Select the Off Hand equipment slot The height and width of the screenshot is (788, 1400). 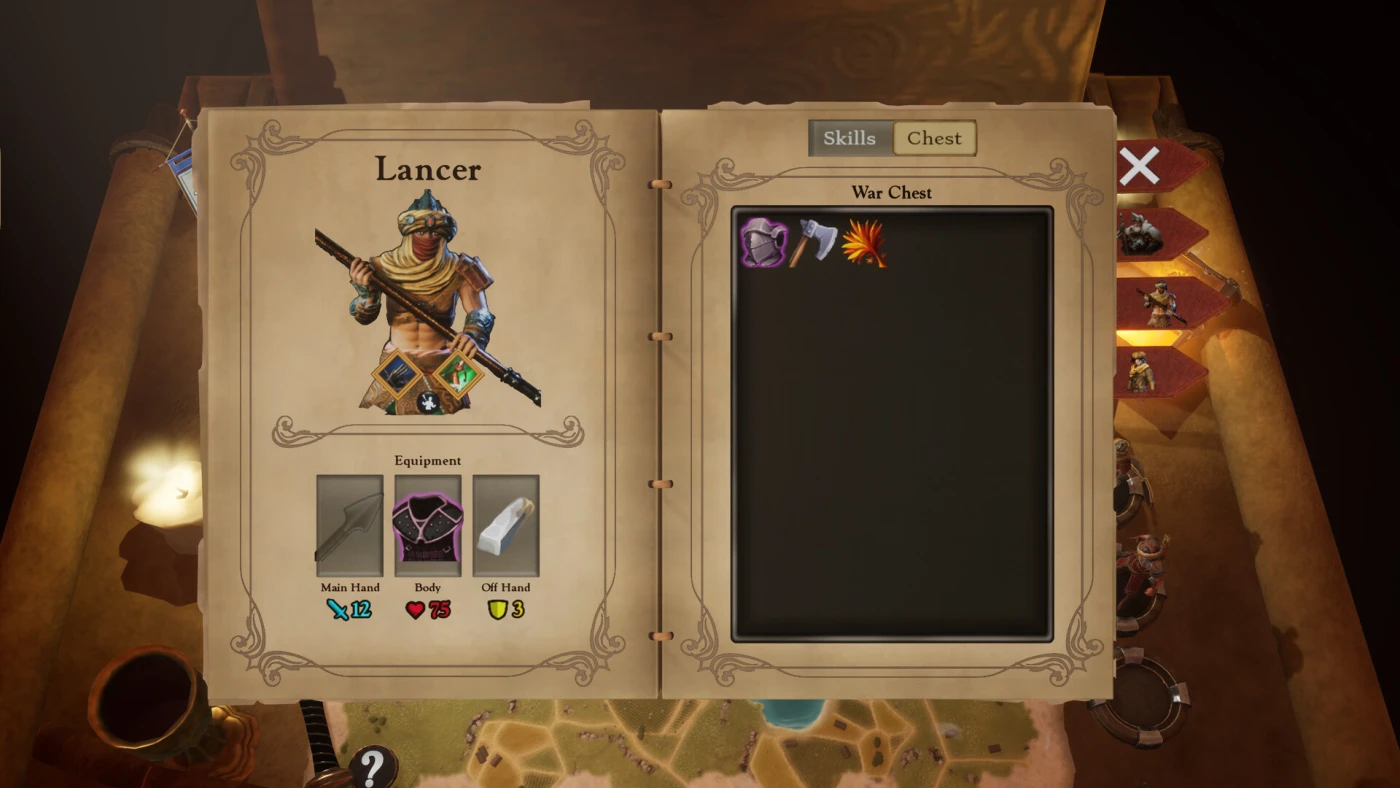pos(506,526)
